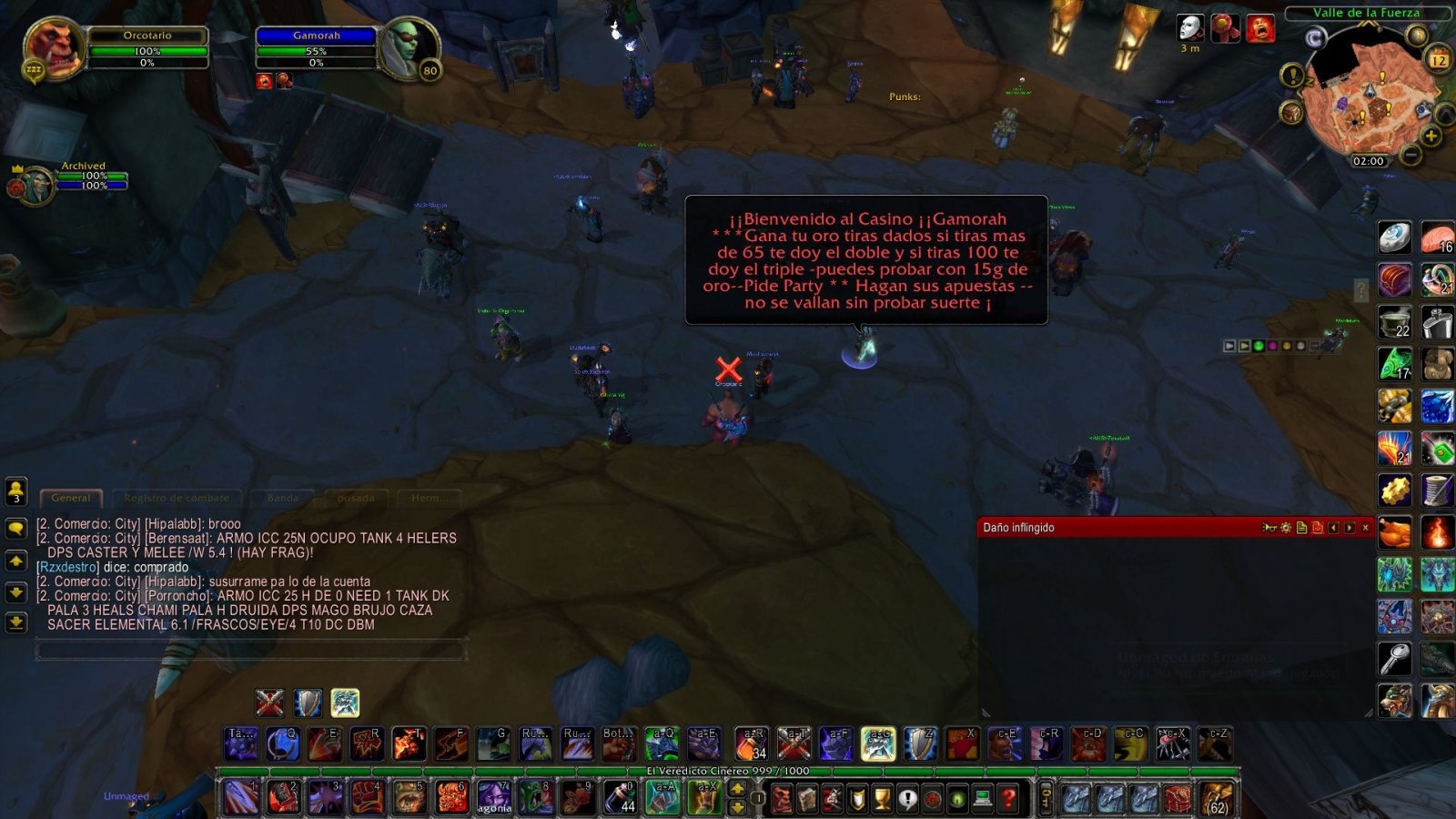Toggle the green marker dot above Recount
Screen dimensions: 1456x819
click(x=1259, y=345)
